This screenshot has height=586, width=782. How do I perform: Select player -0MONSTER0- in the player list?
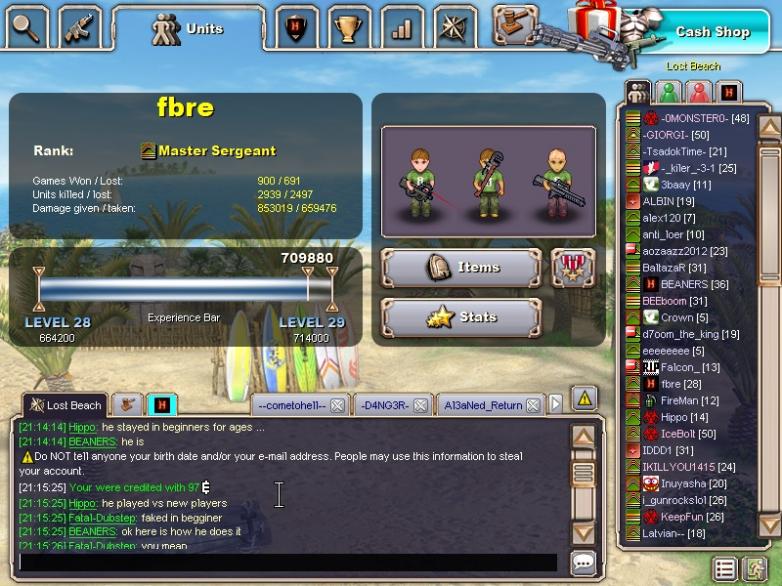point(704,118)
